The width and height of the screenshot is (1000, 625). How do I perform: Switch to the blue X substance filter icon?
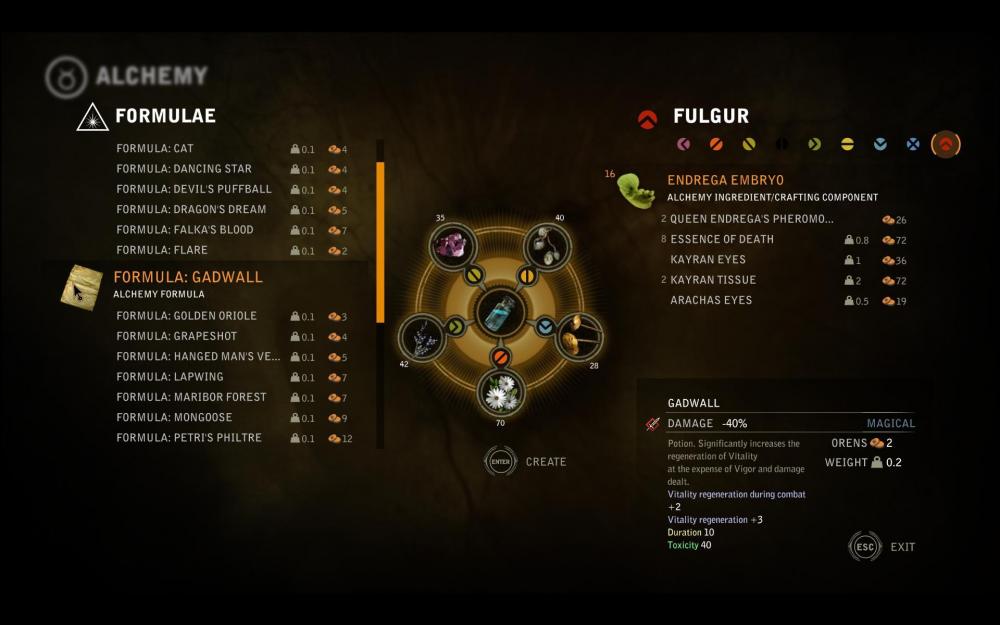point(912,144)
